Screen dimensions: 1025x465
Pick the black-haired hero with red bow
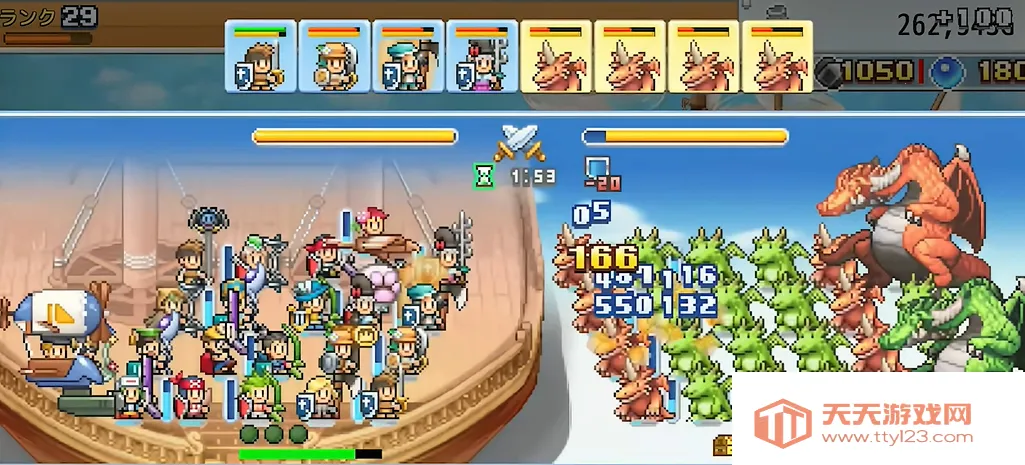click(x=482, y=57)
